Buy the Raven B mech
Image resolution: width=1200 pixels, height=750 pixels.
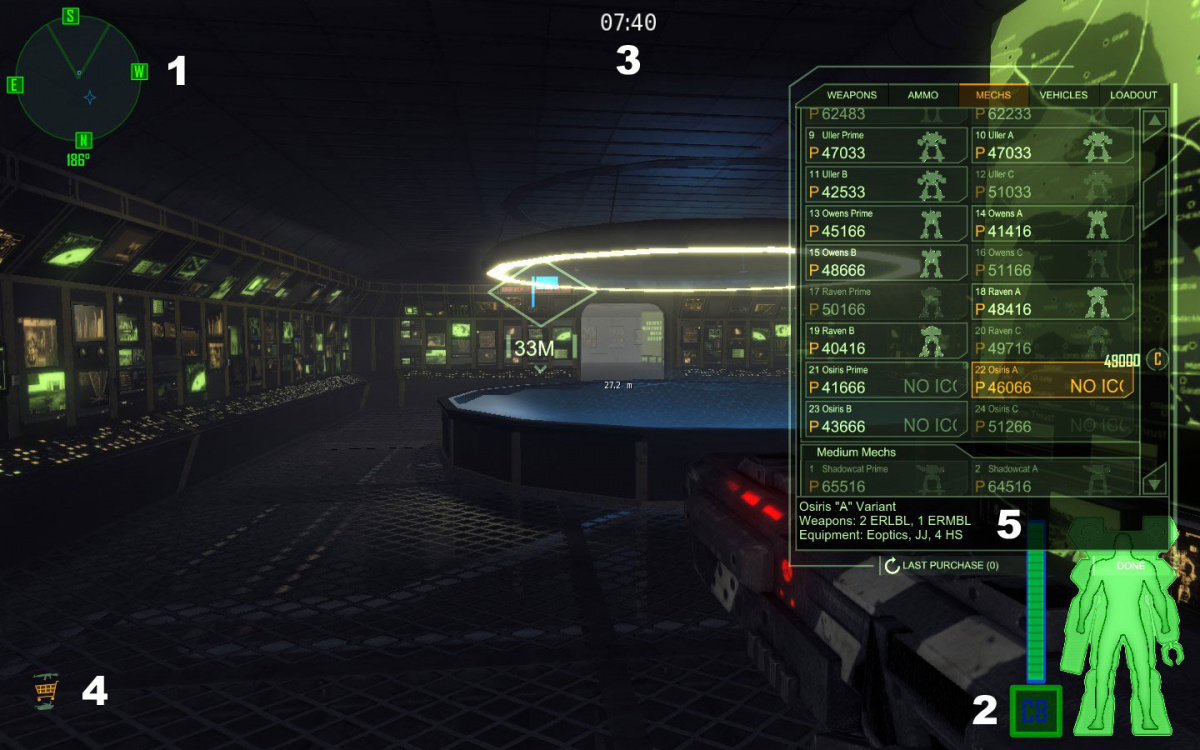tap(886, 340)
